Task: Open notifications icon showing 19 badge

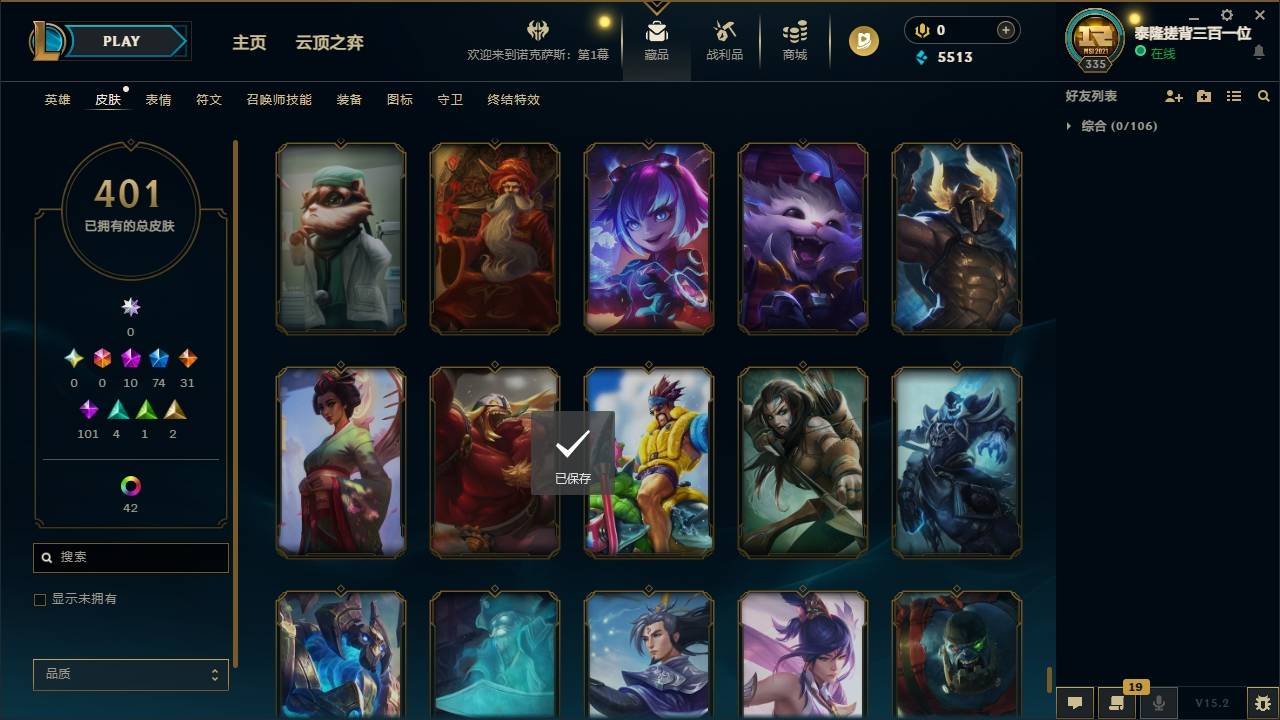Action: pyautogui.click(x=1117, y=703)
